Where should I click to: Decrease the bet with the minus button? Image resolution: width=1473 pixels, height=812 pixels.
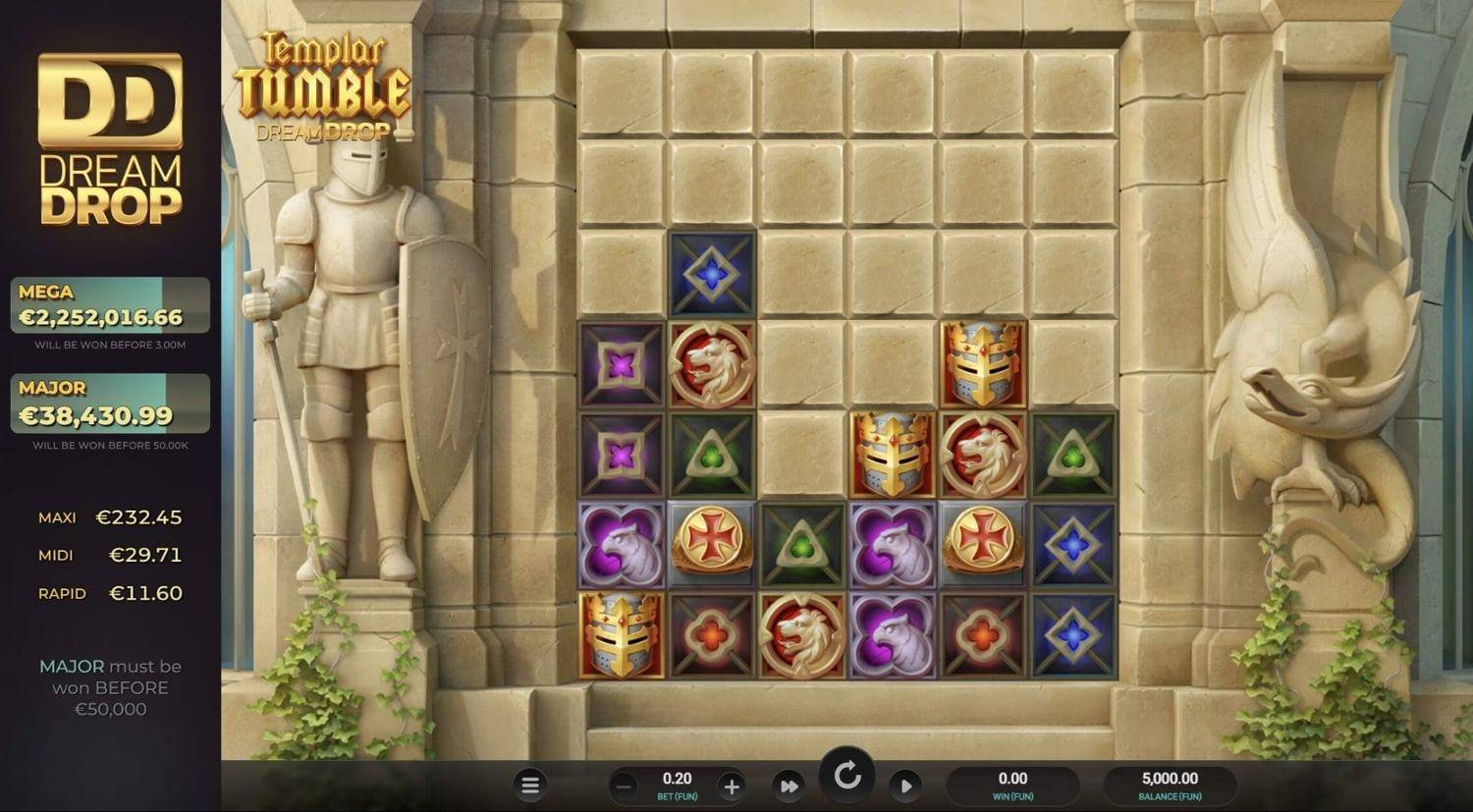point(623,785)
